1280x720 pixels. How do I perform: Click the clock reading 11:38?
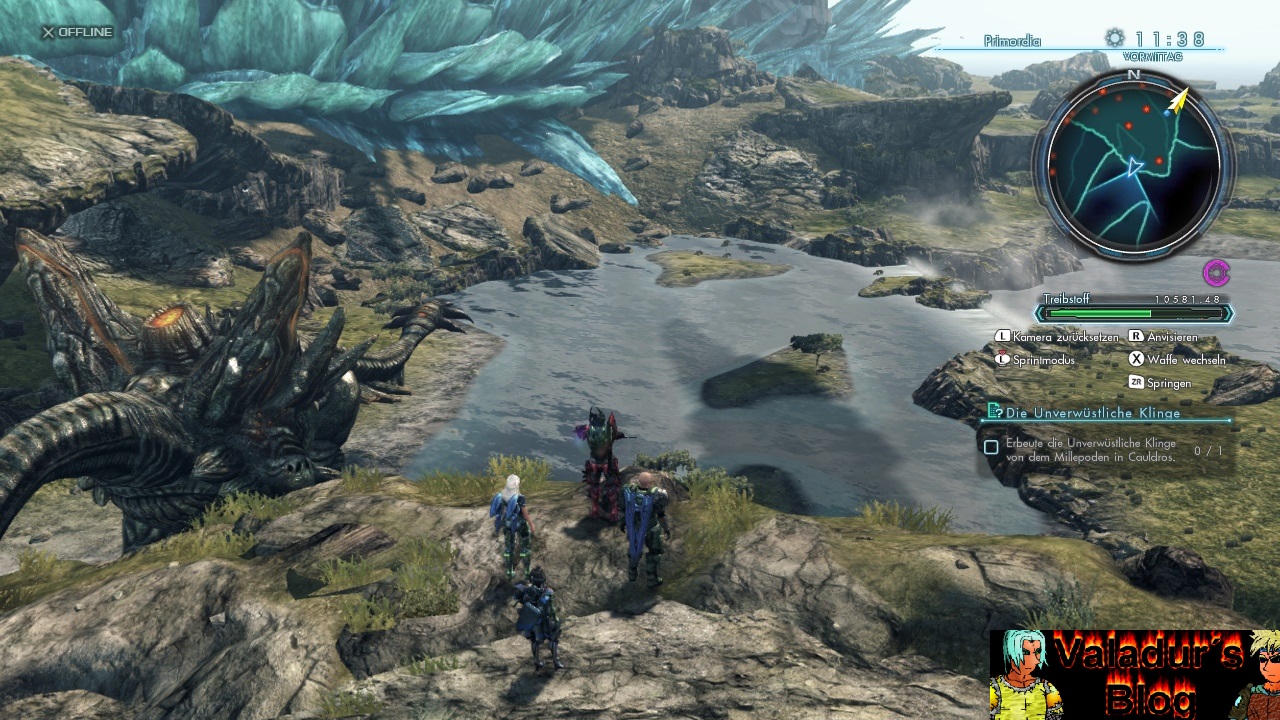click(1172, 40)
